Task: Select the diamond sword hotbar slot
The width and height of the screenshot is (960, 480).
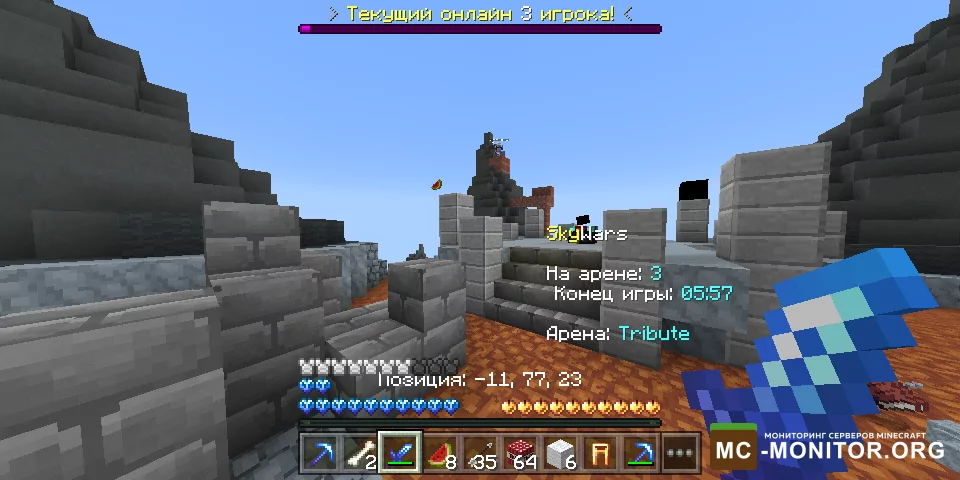Action: (x=401, y=454)
